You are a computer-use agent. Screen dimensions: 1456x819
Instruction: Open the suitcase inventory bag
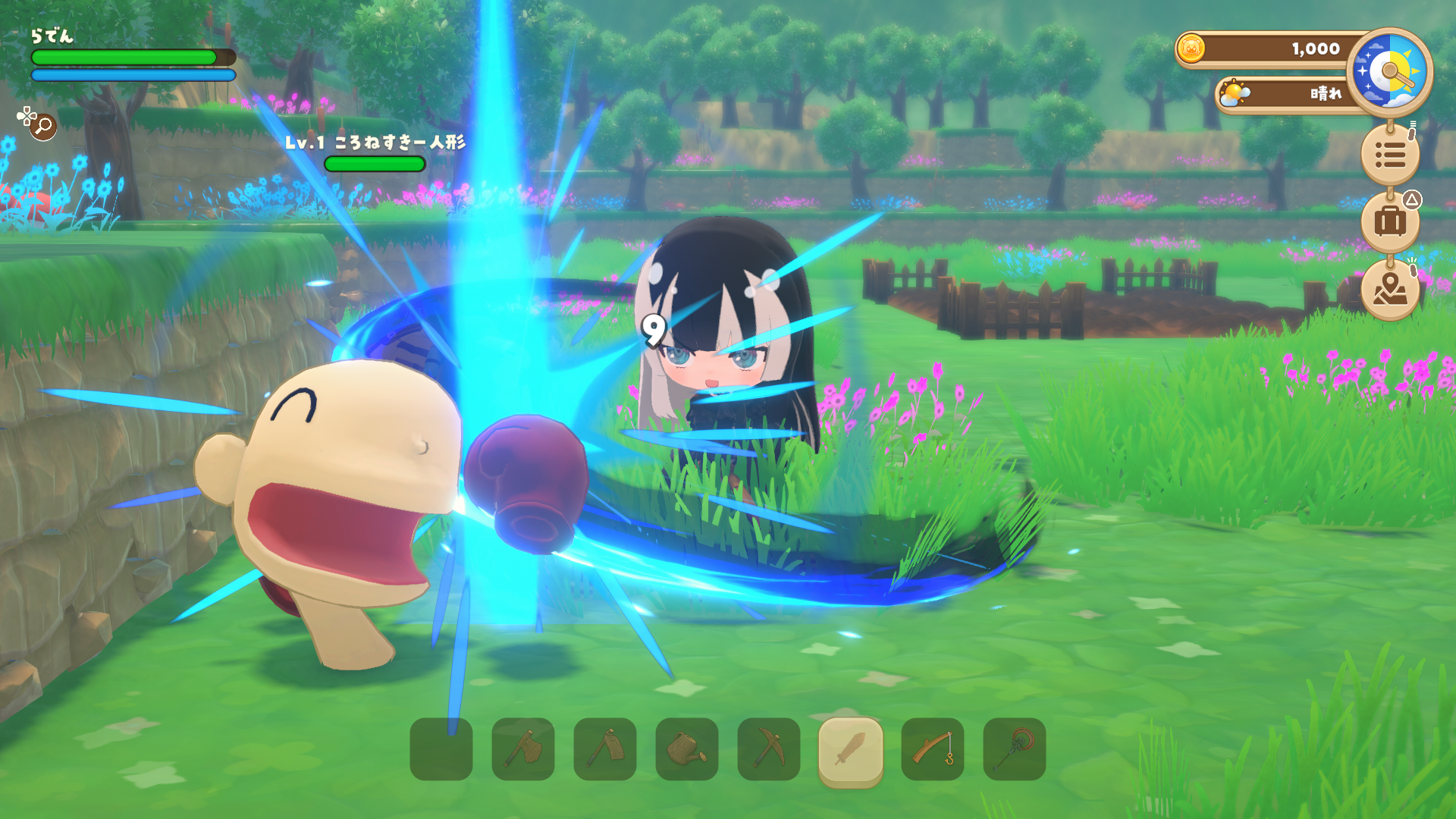[1390, 221]
